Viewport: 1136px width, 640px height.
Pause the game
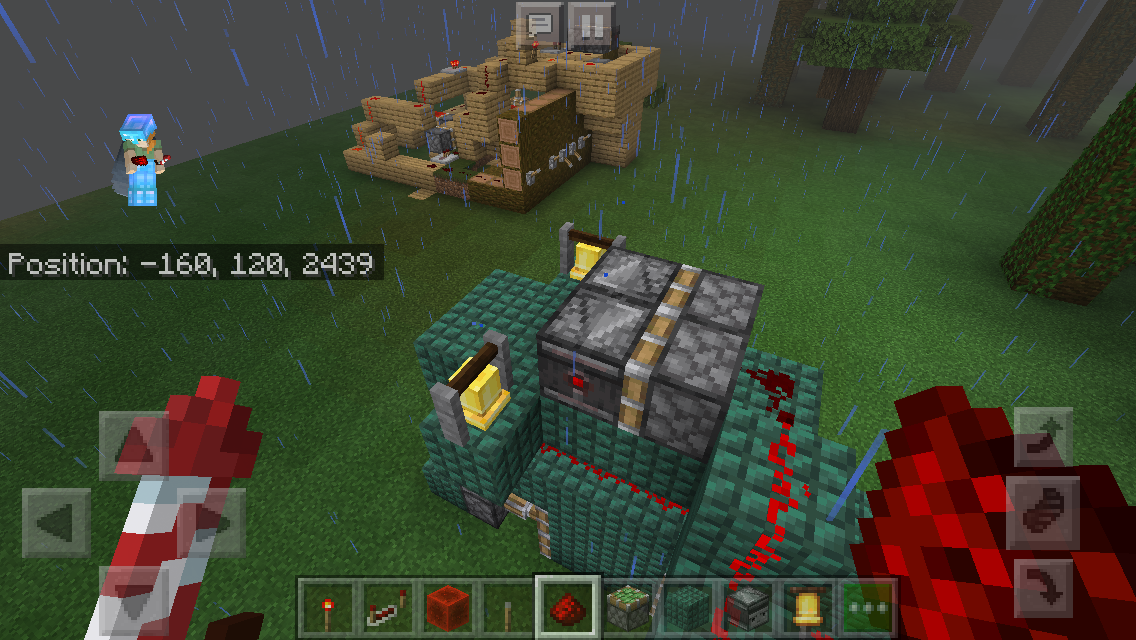[x=591, y=25]
